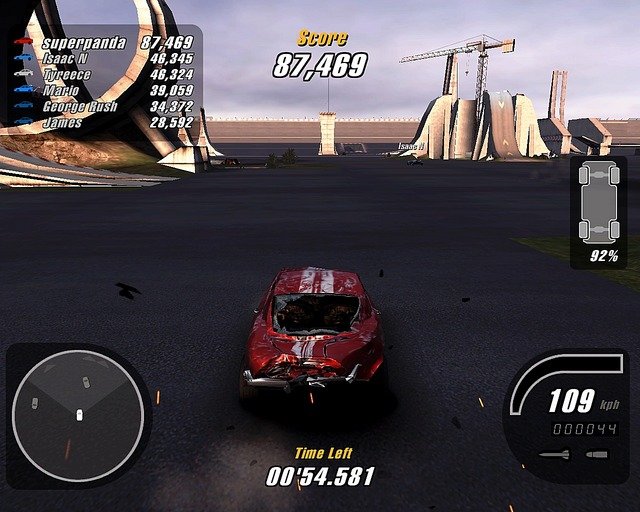The image size is (640, 512).
Task: Open the car damage status diagram
Action: coord(598,203)
